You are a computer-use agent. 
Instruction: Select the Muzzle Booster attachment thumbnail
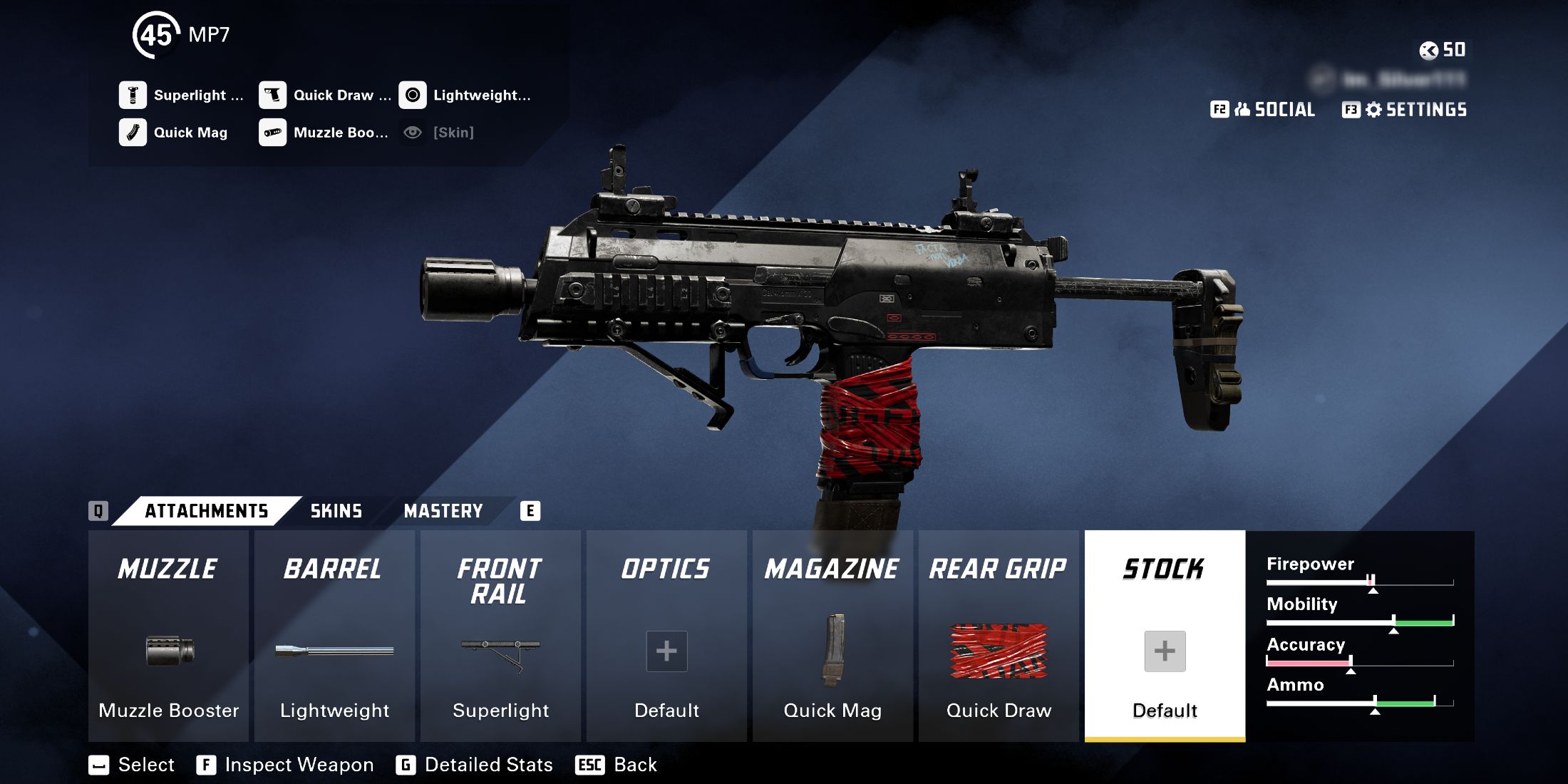tap(168, 650)
